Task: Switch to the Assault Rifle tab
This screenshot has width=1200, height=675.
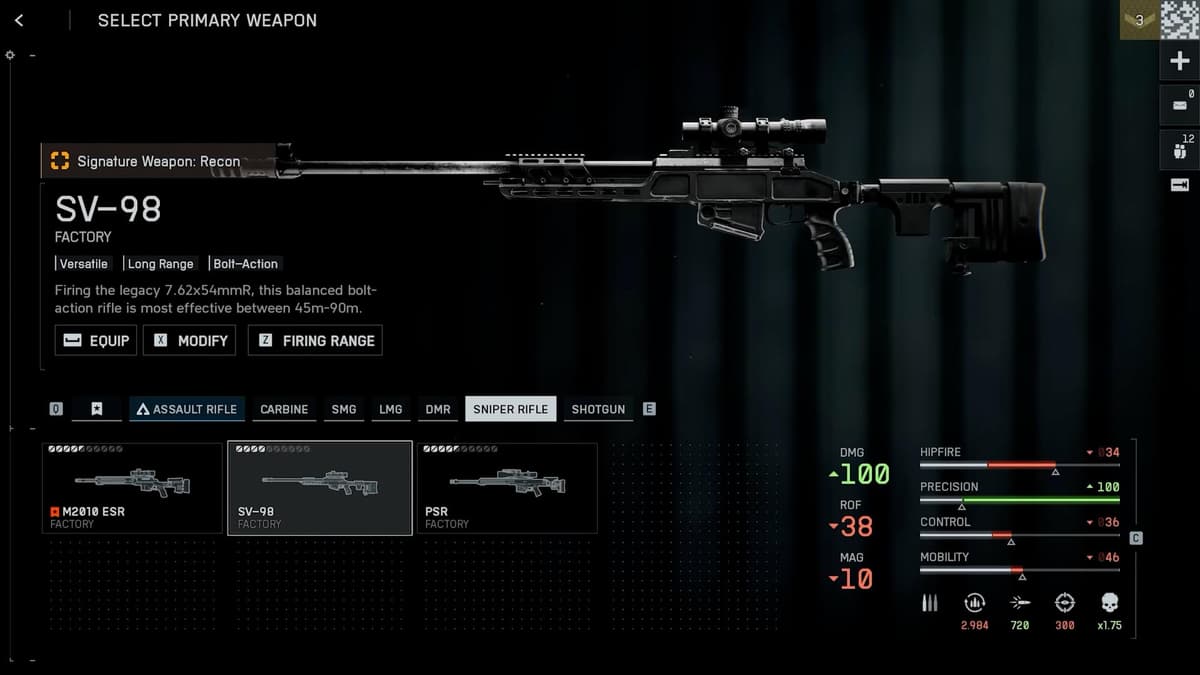Action: point(187,409)
